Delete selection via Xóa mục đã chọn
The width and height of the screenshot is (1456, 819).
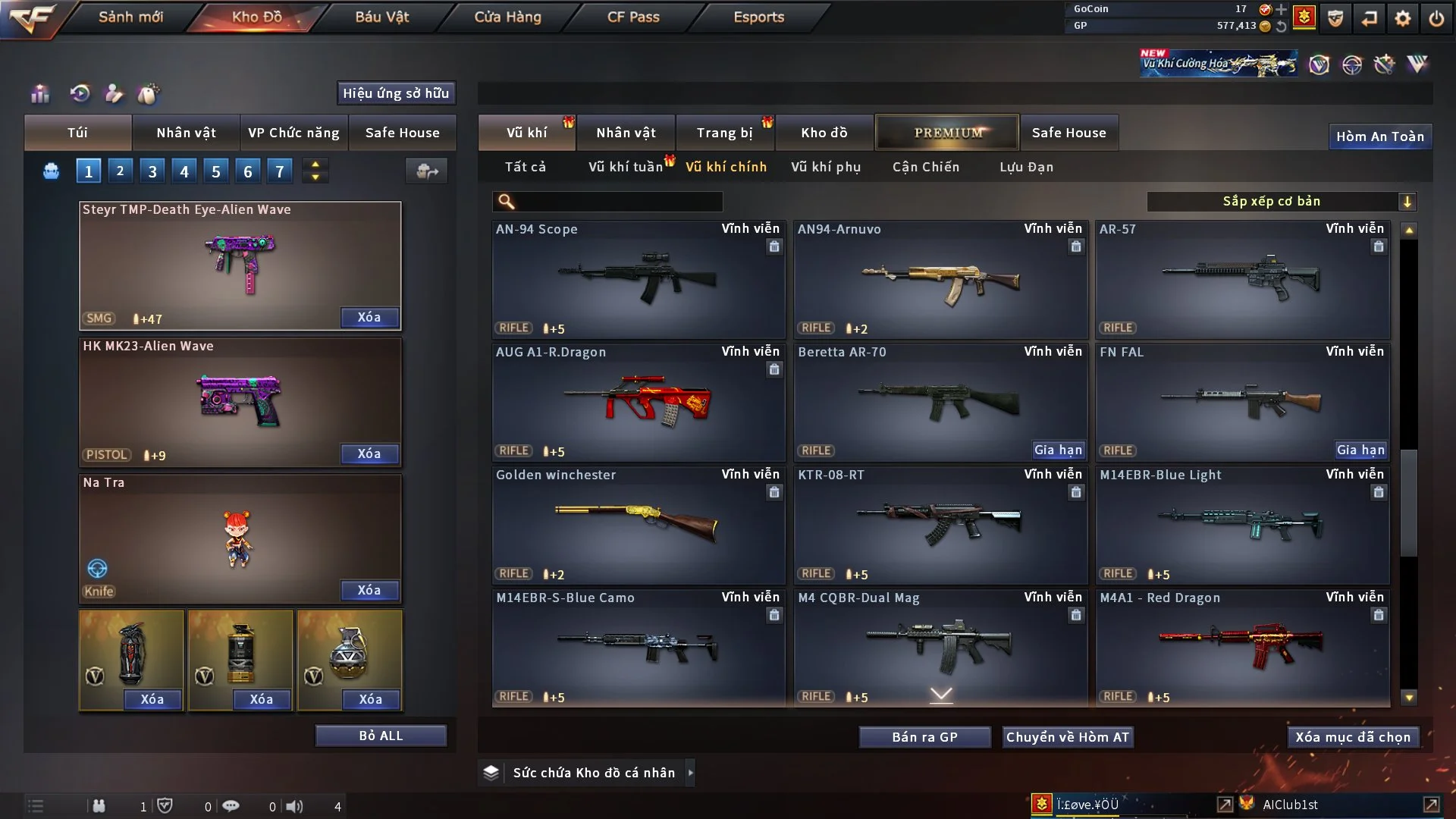tap(1353, 737)
